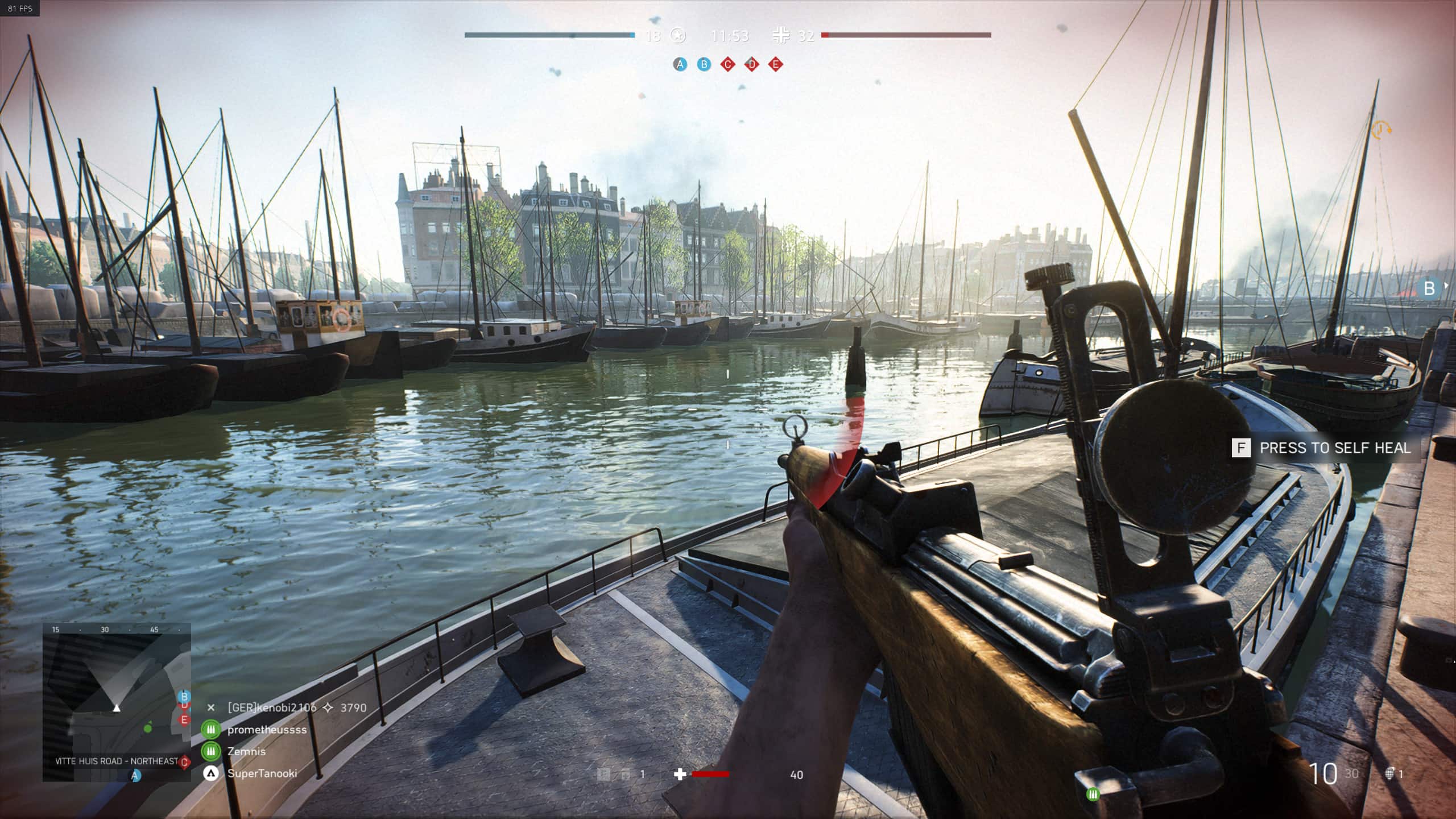Viewport: 1456px width, 819px height.
Task: Select squadmate prometheussss in the squad list
Action: (x=267, y=730)
